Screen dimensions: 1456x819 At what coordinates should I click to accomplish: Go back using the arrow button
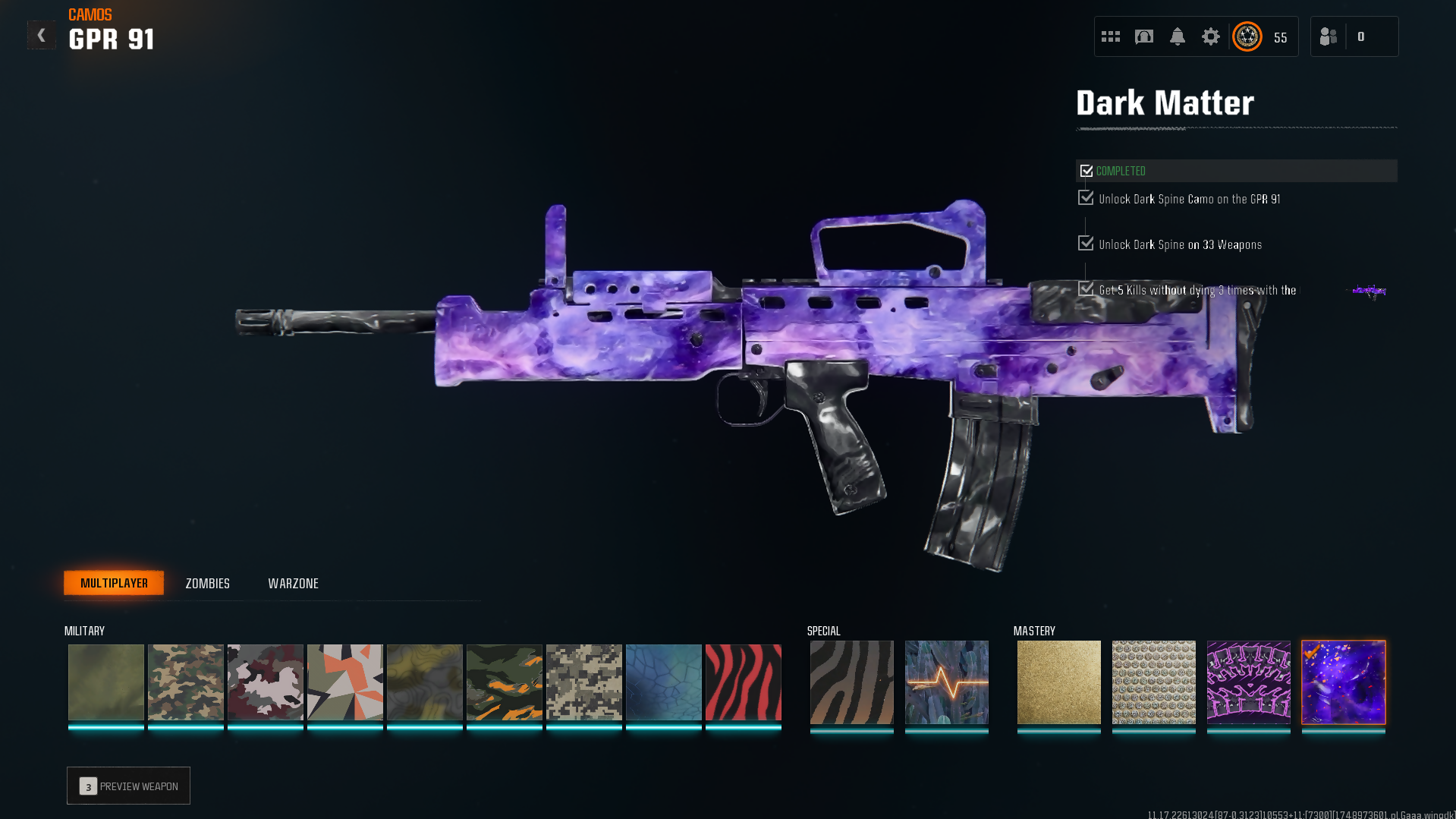(x=41, y=36)
